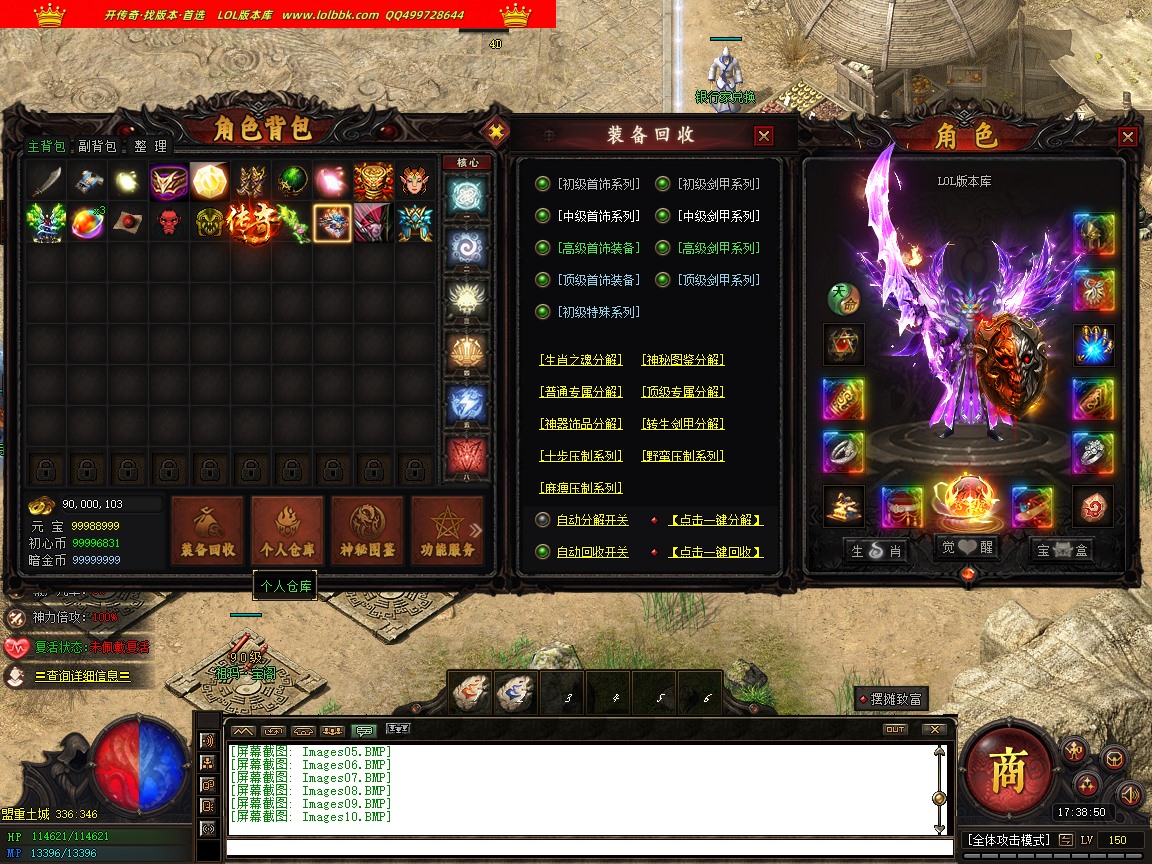The height and width of the screenshot is (864, 1152).
Task: Click 点击一键回收 one-click recycle
Action: (x=715, y=552)
